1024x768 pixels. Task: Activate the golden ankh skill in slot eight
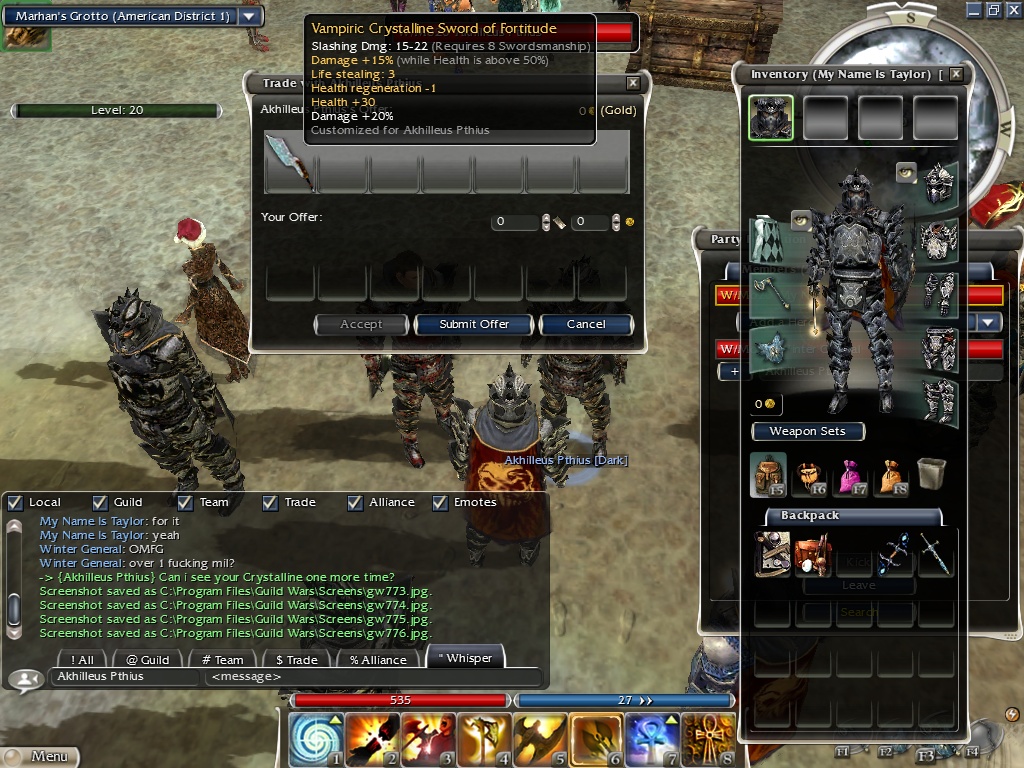tap(709, 740)
